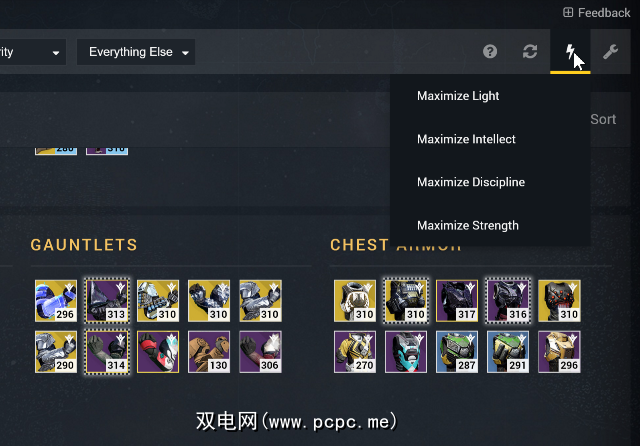Choose the Maximize Strength option
This screenshot has height=446, width=640.
(x=467, y=225)
